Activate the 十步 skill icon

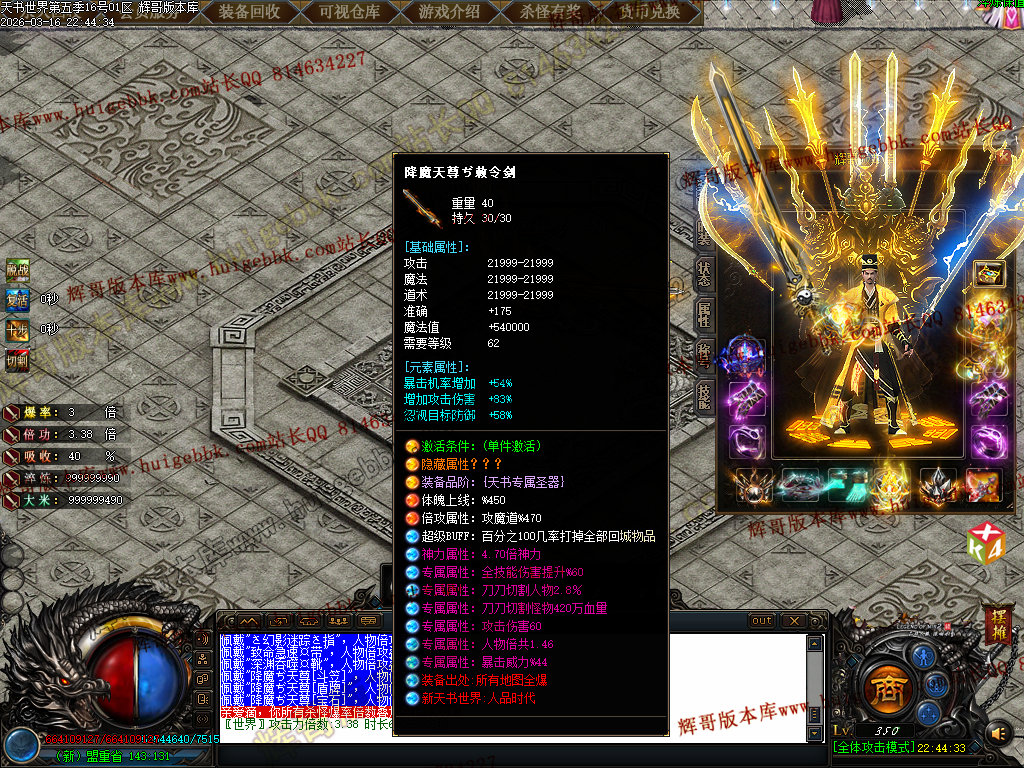click(18, 329)
